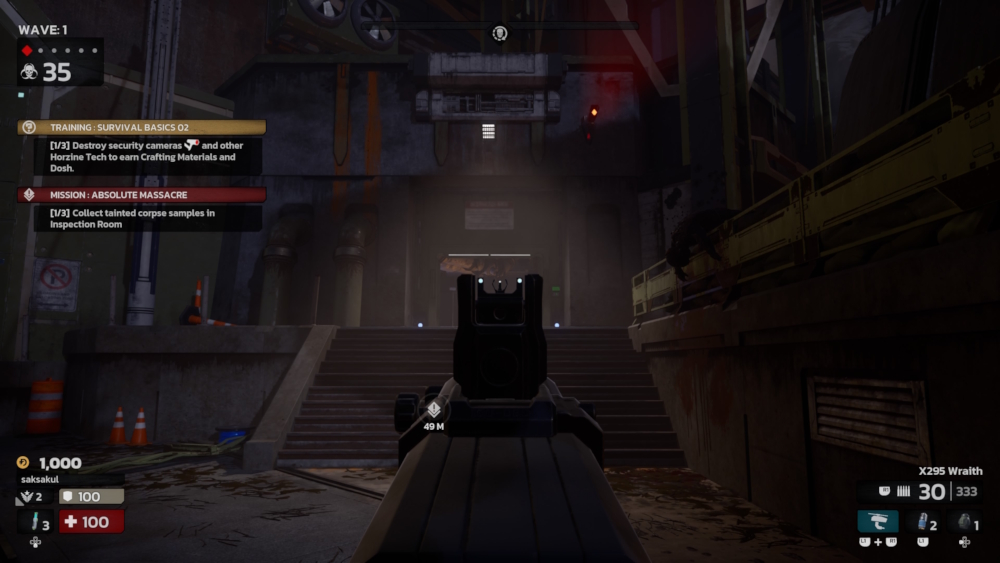Open the Mission: Absolute Massacre tracker
This screenshot has width=1000, height=563.
point(141,195)
